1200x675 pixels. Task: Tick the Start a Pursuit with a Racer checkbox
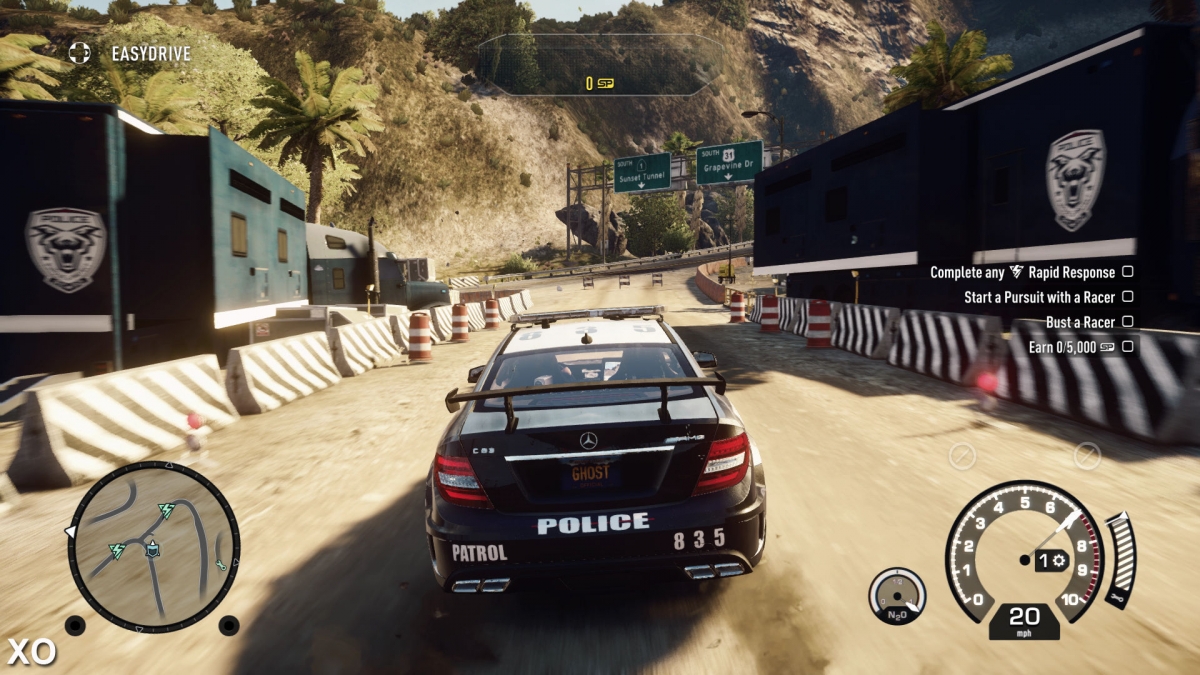pos(1127,297)
